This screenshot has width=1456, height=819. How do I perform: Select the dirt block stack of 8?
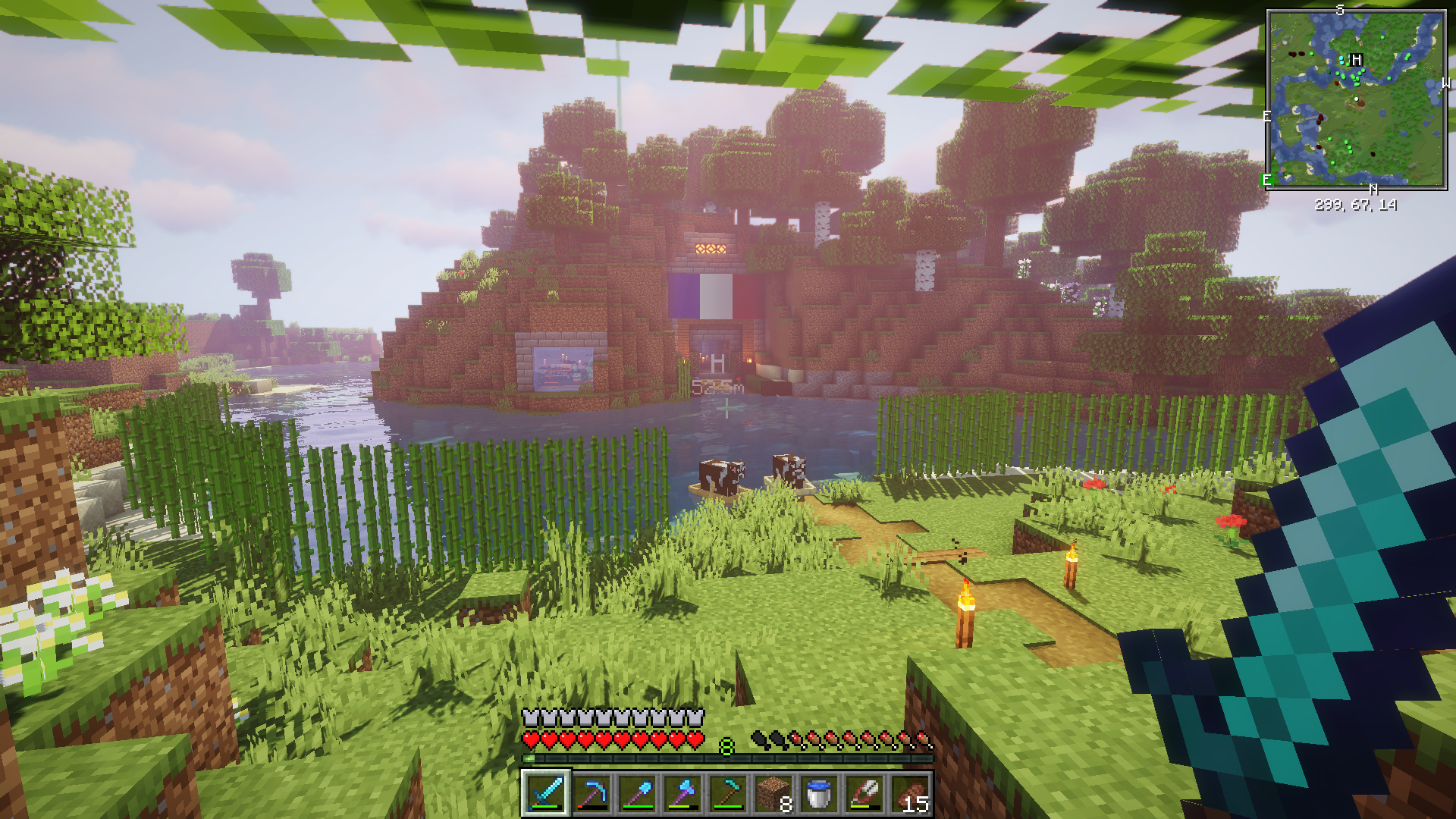pyautogui.click(x=773, y=793)
